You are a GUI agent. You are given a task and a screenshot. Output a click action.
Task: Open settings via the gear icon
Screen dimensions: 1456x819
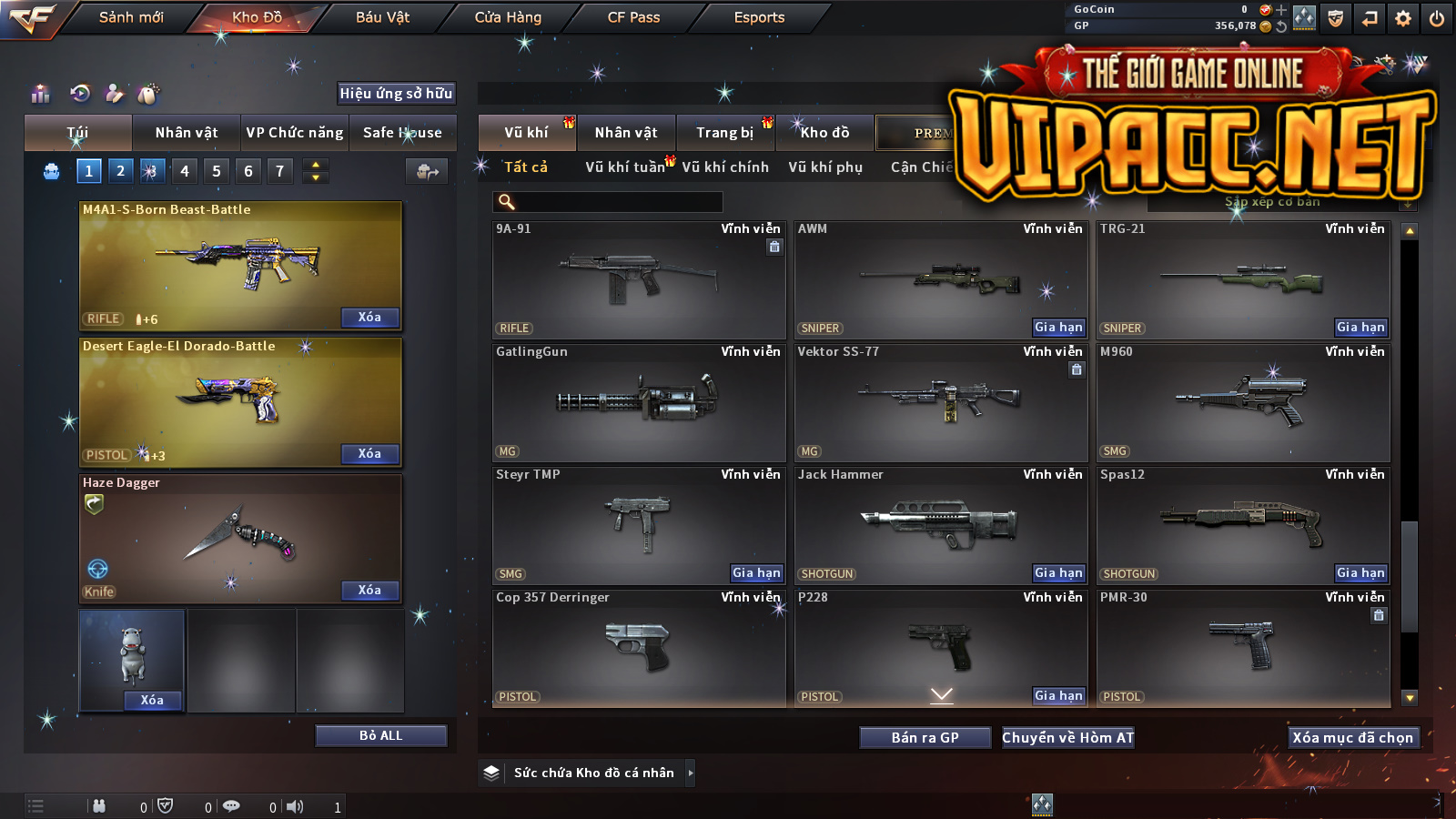pyautogui.click(x=1403, y=18)
